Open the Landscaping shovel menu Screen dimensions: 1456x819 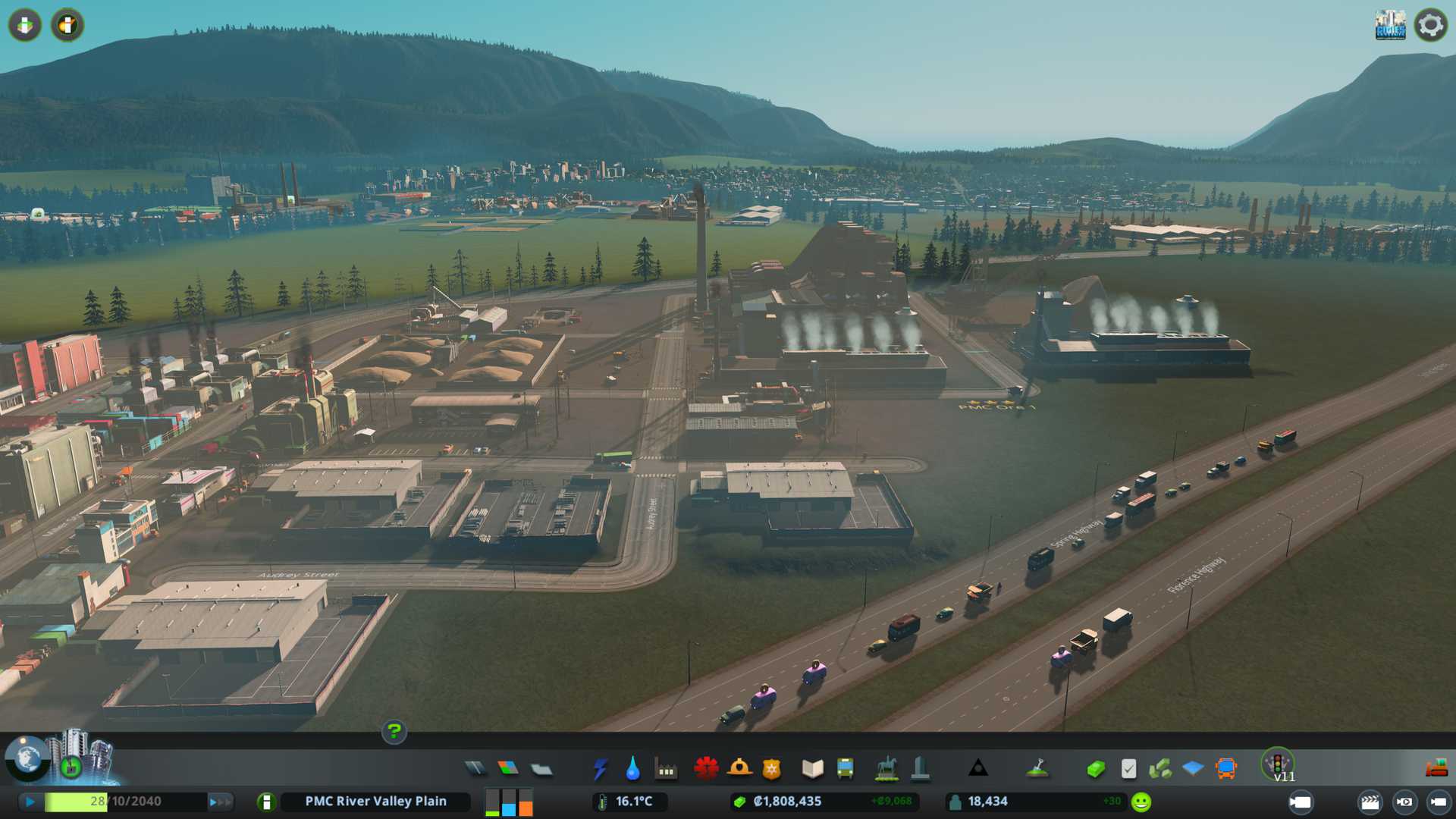tap(1037, 769)
